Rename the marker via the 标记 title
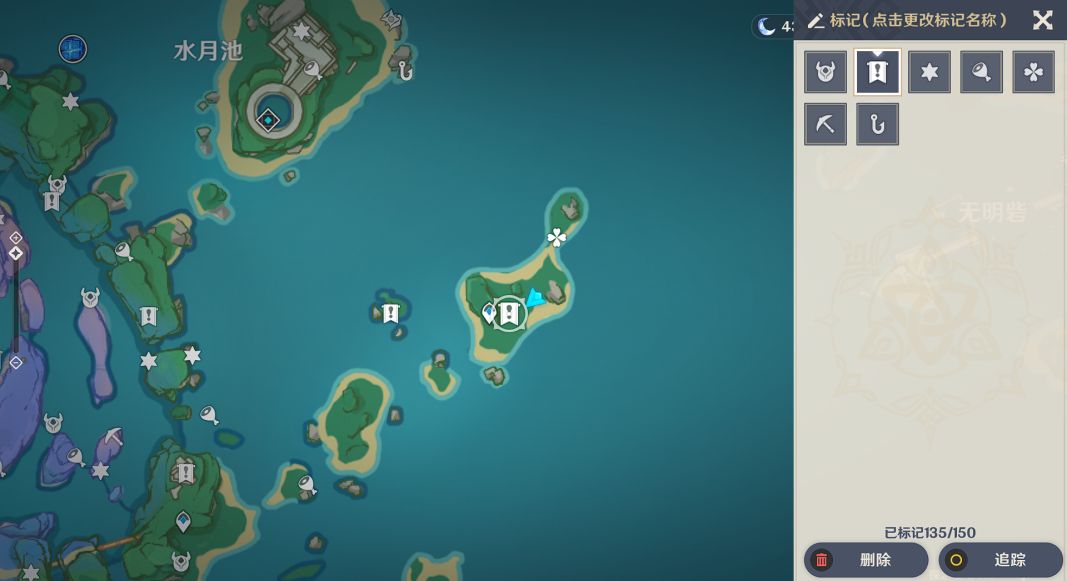The height and width of the screenshot is (581, 1067). 908,21
